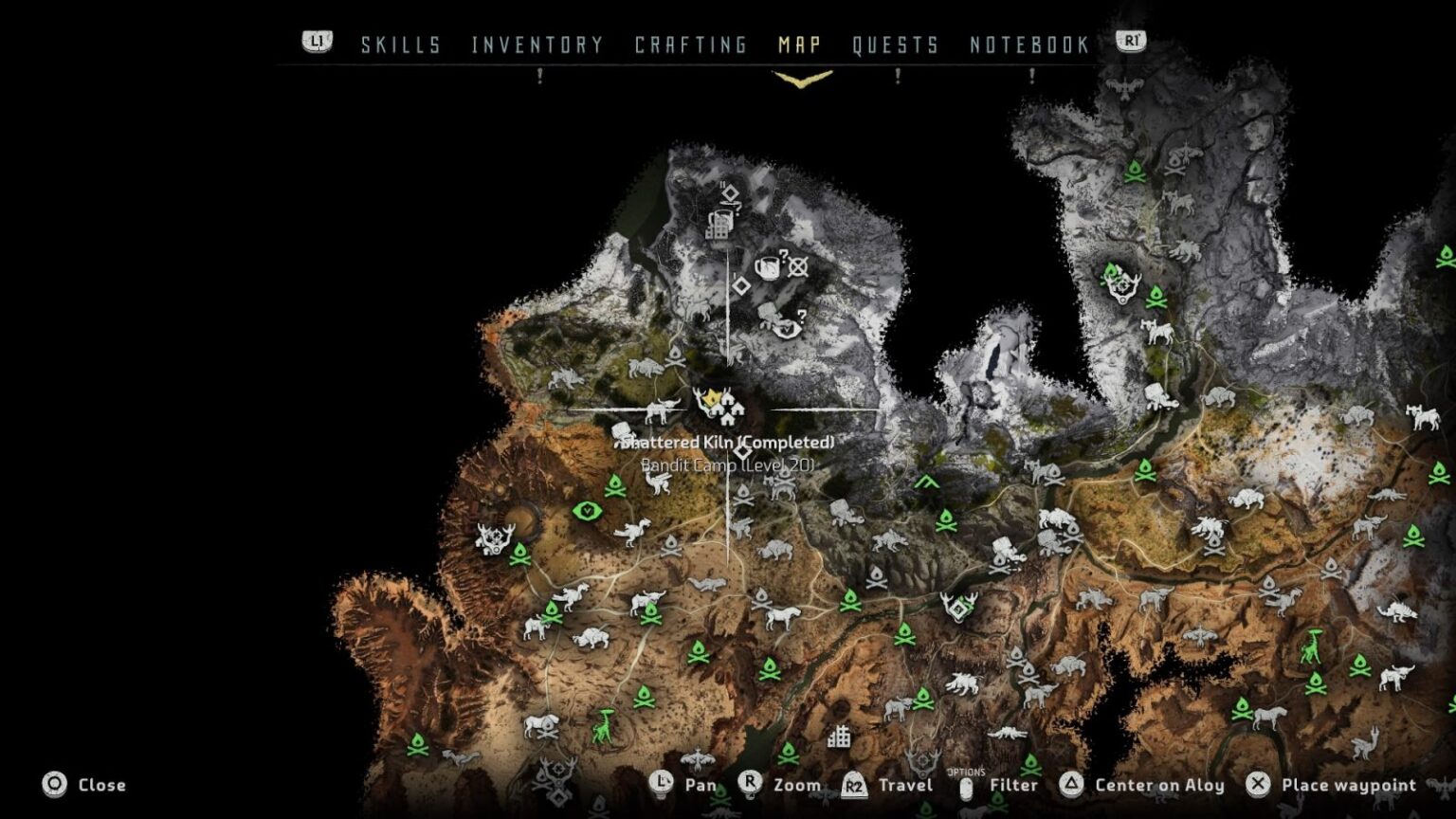Switch to the QUESTS tab
The image size is (1456, 819).
[x=895, y=44]
